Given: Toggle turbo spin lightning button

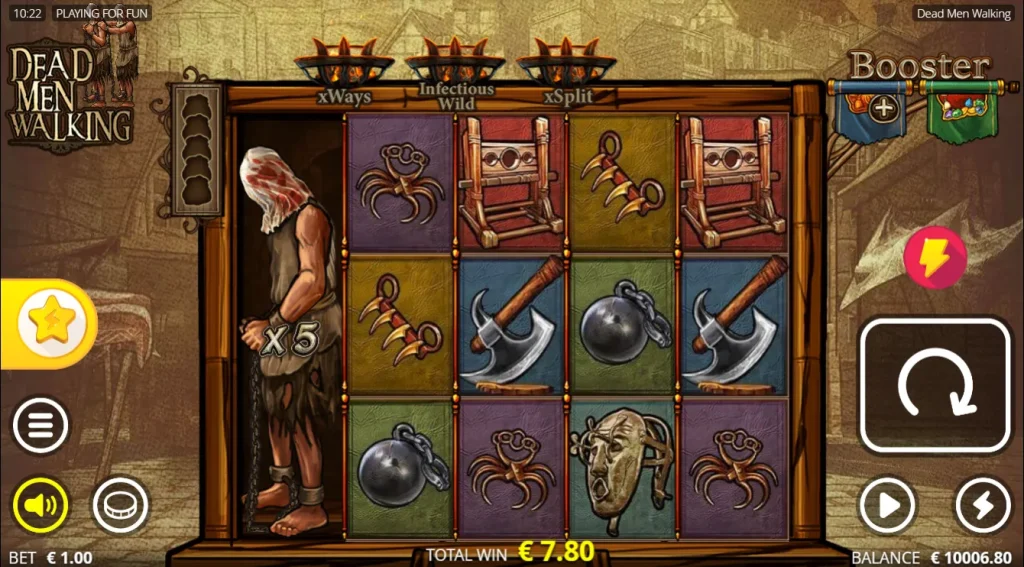Looking at the screenshot, I should click(982, 506).
